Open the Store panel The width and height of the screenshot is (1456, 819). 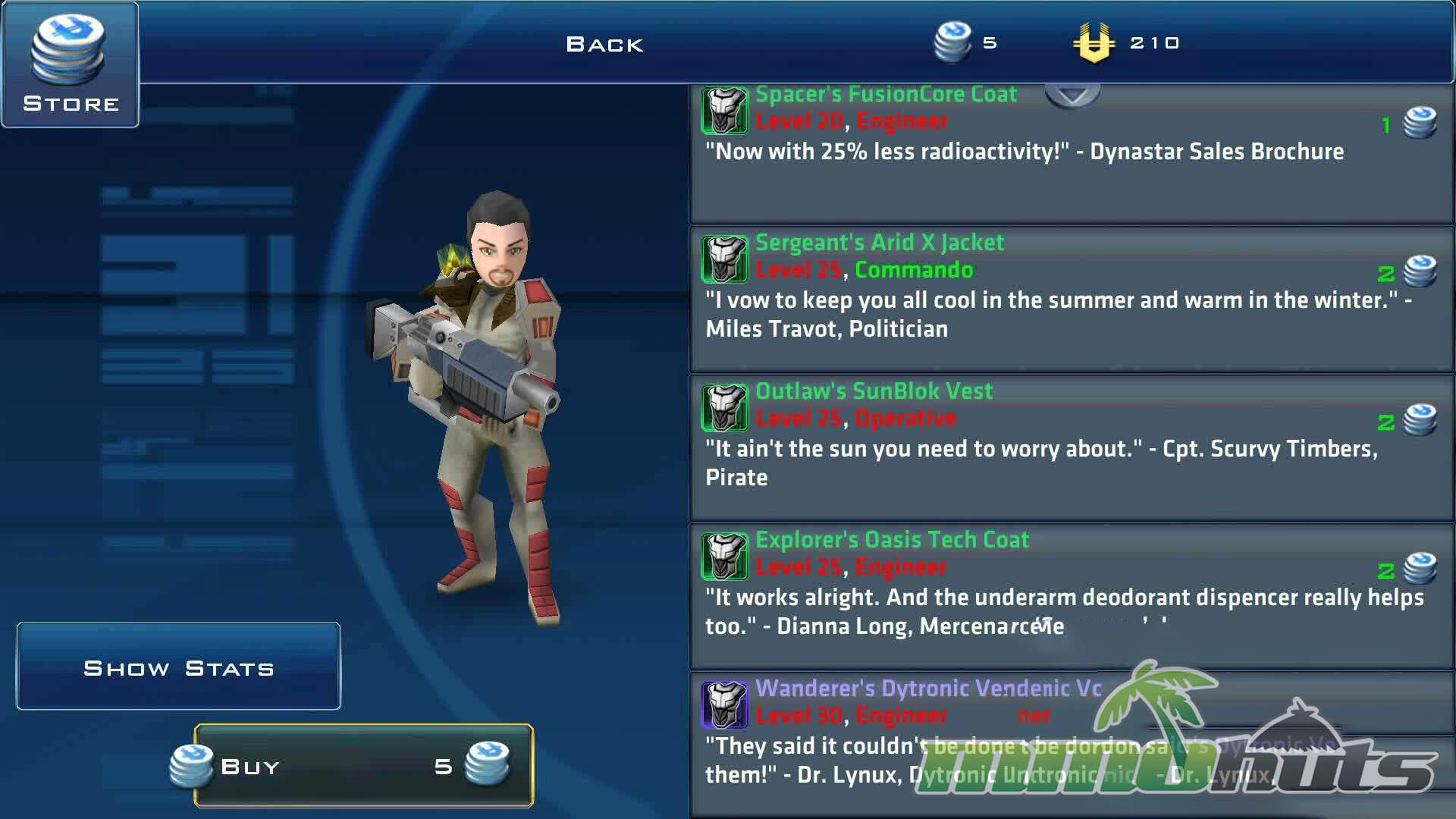pos(70,65)
